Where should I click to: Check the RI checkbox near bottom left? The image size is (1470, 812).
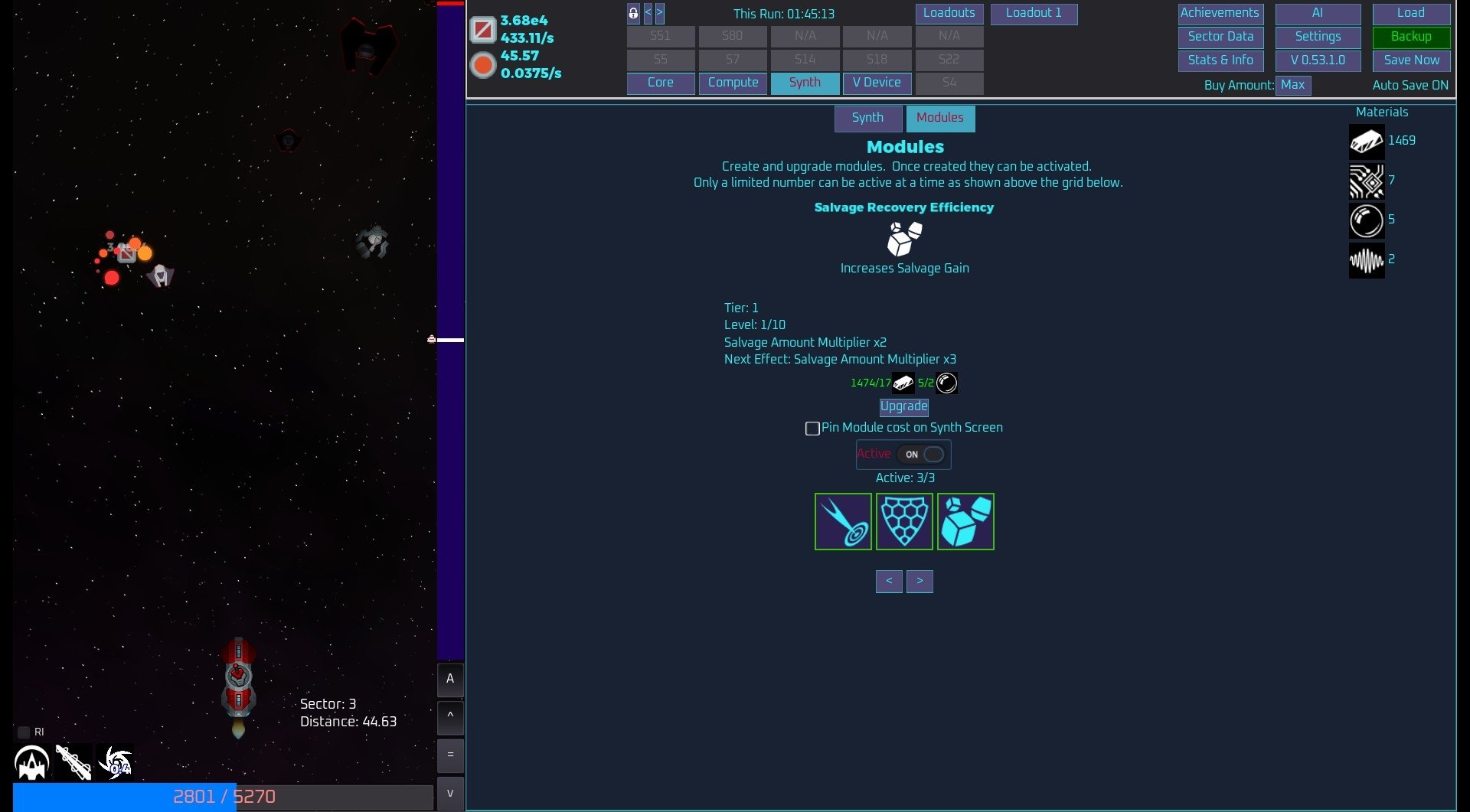pyautogui.click(x=23, y=732)
